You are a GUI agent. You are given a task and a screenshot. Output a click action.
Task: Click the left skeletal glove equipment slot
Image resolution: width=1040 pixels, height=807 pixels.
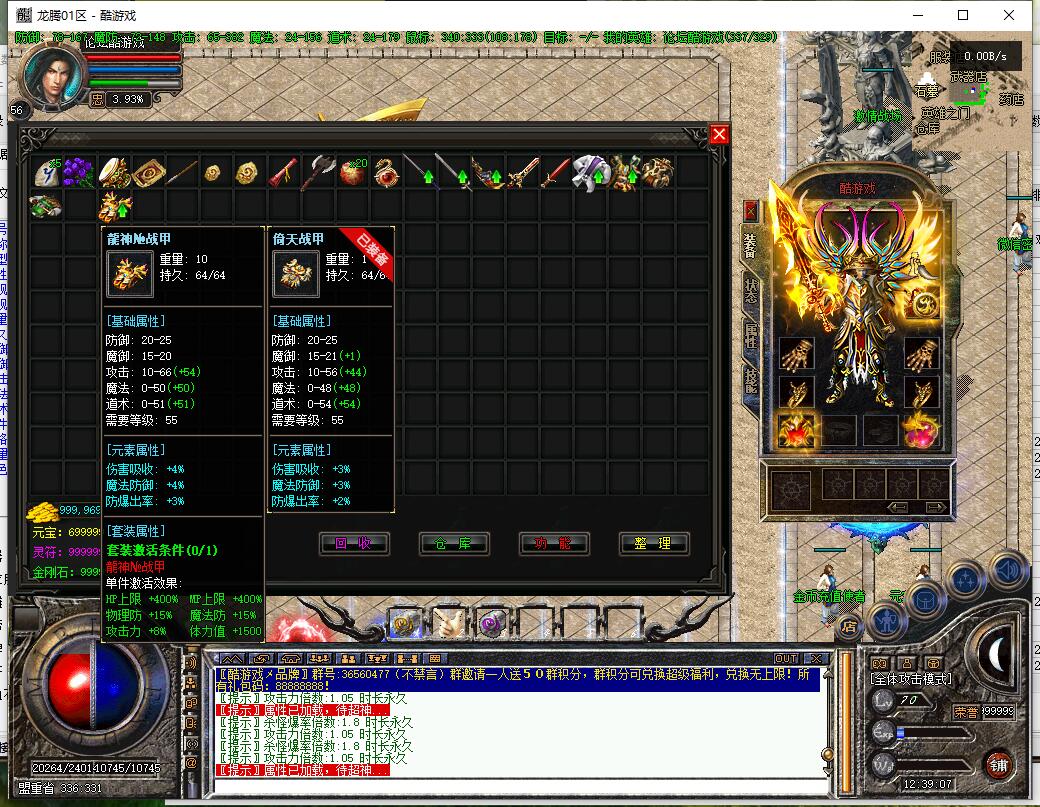pos(797,353)
